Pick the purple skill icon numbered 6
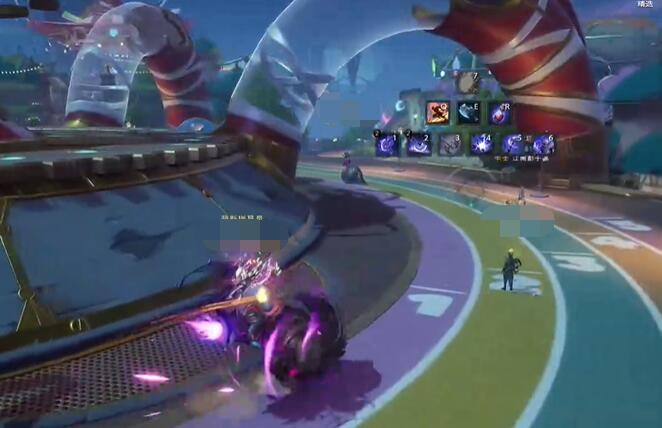This screenshot has height=428, width=662. coord(543,145)
